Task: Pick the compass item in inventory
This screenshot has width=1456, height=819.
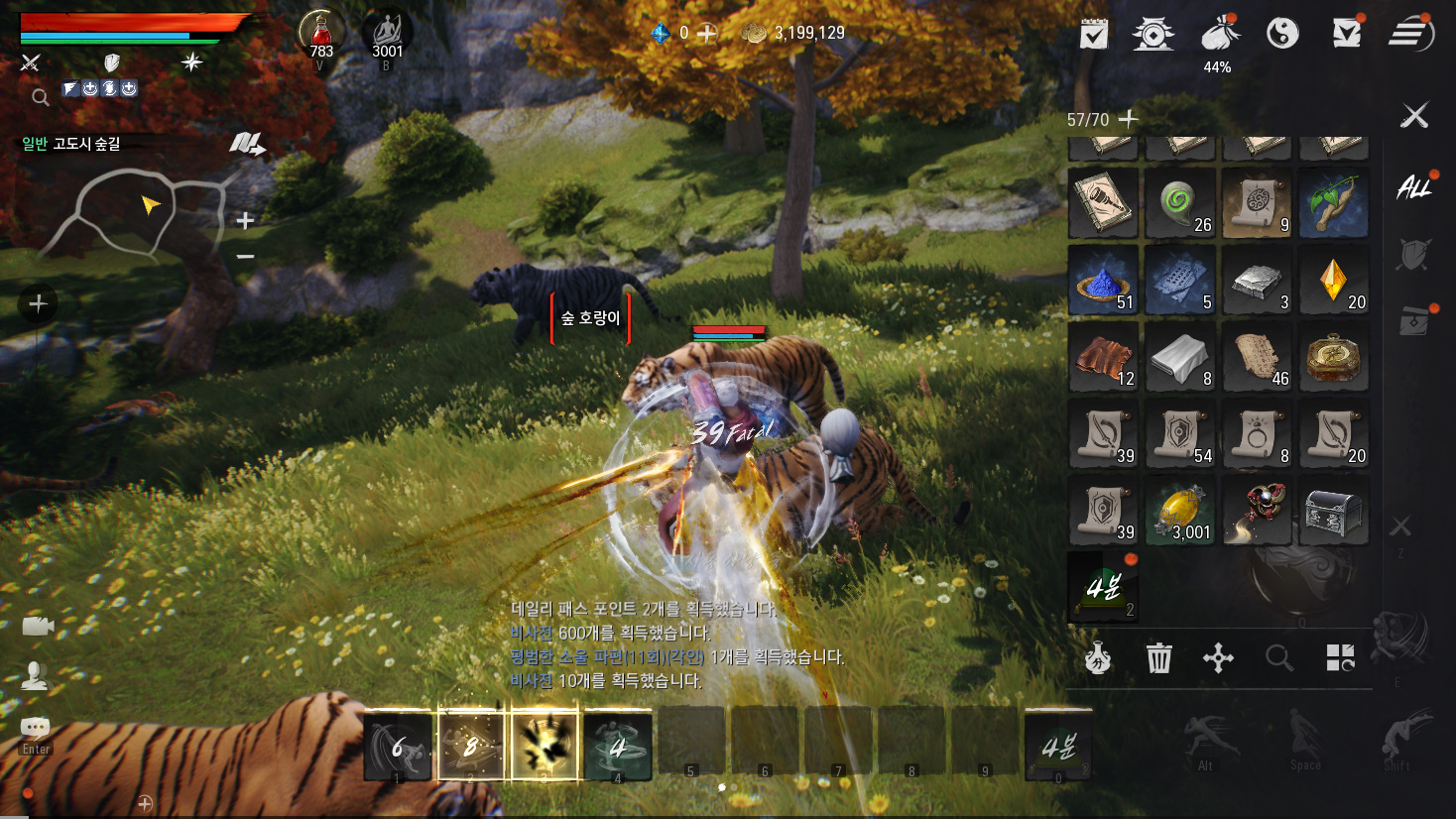Action: [x=1334, y=358]
